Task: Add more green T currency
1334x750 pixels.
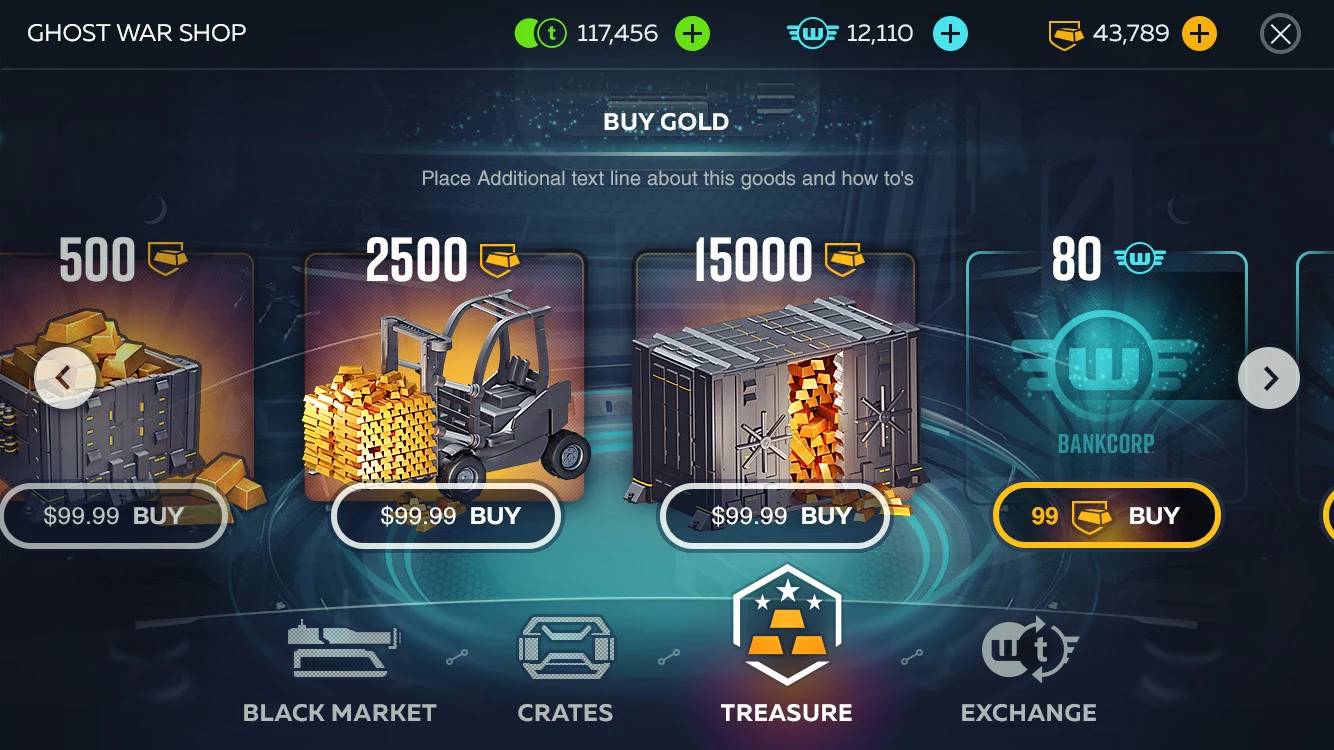Action: point(692,34)
